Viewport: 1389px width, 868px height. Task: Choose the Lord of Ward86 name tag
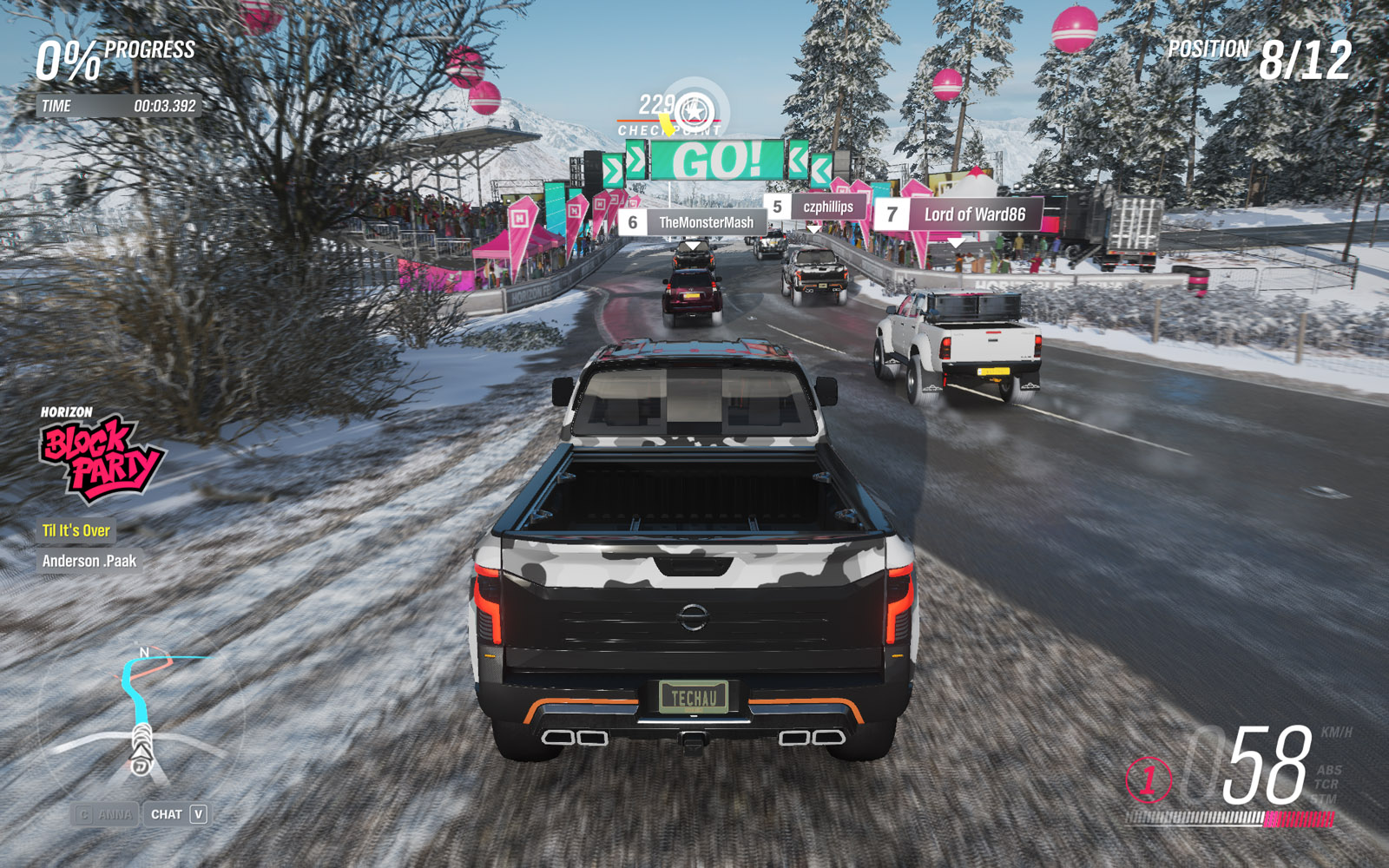[x=959, y=214]
